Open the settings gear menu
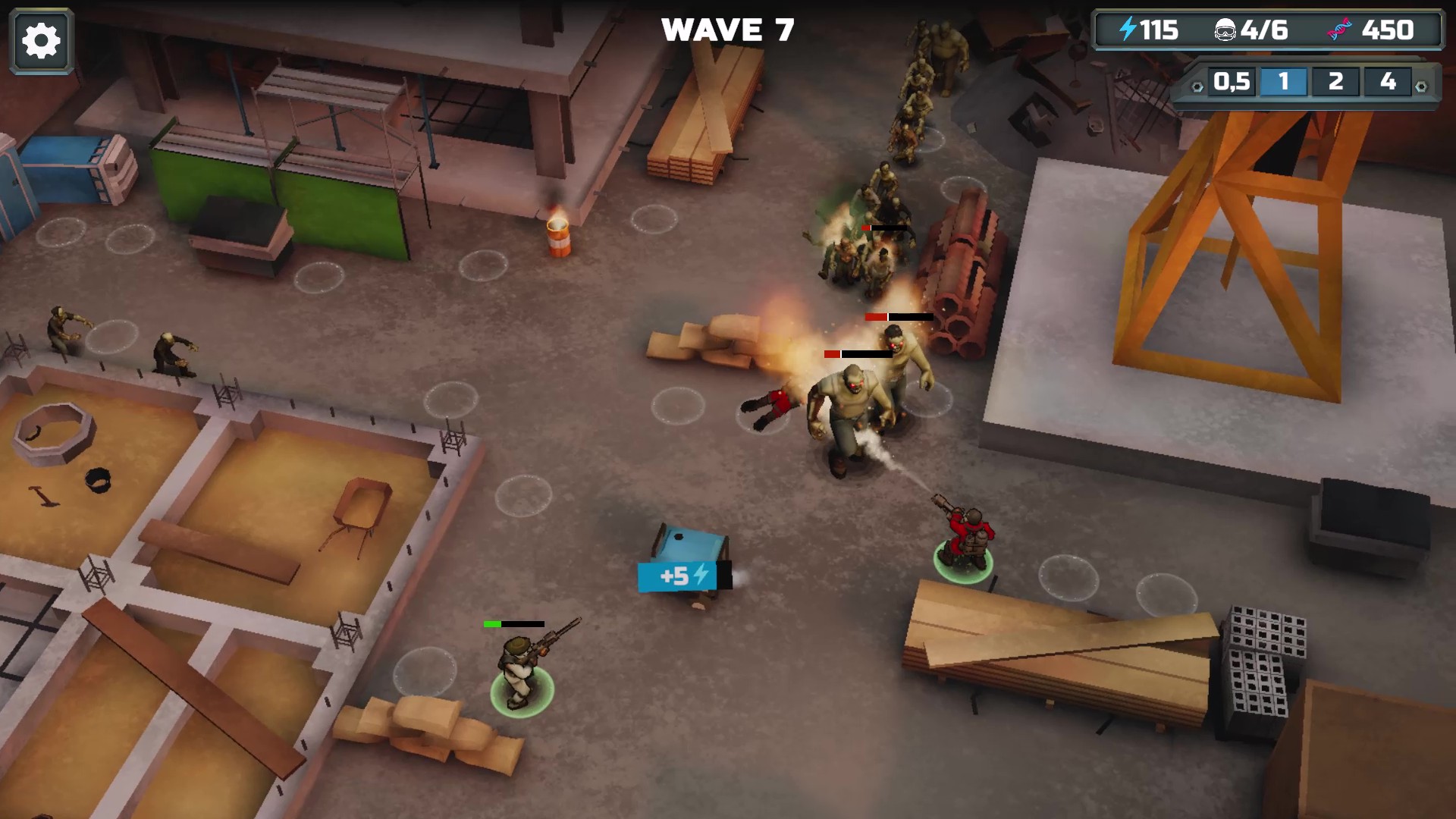Screen dimensions: 1456x819 [x=41, y=39]
